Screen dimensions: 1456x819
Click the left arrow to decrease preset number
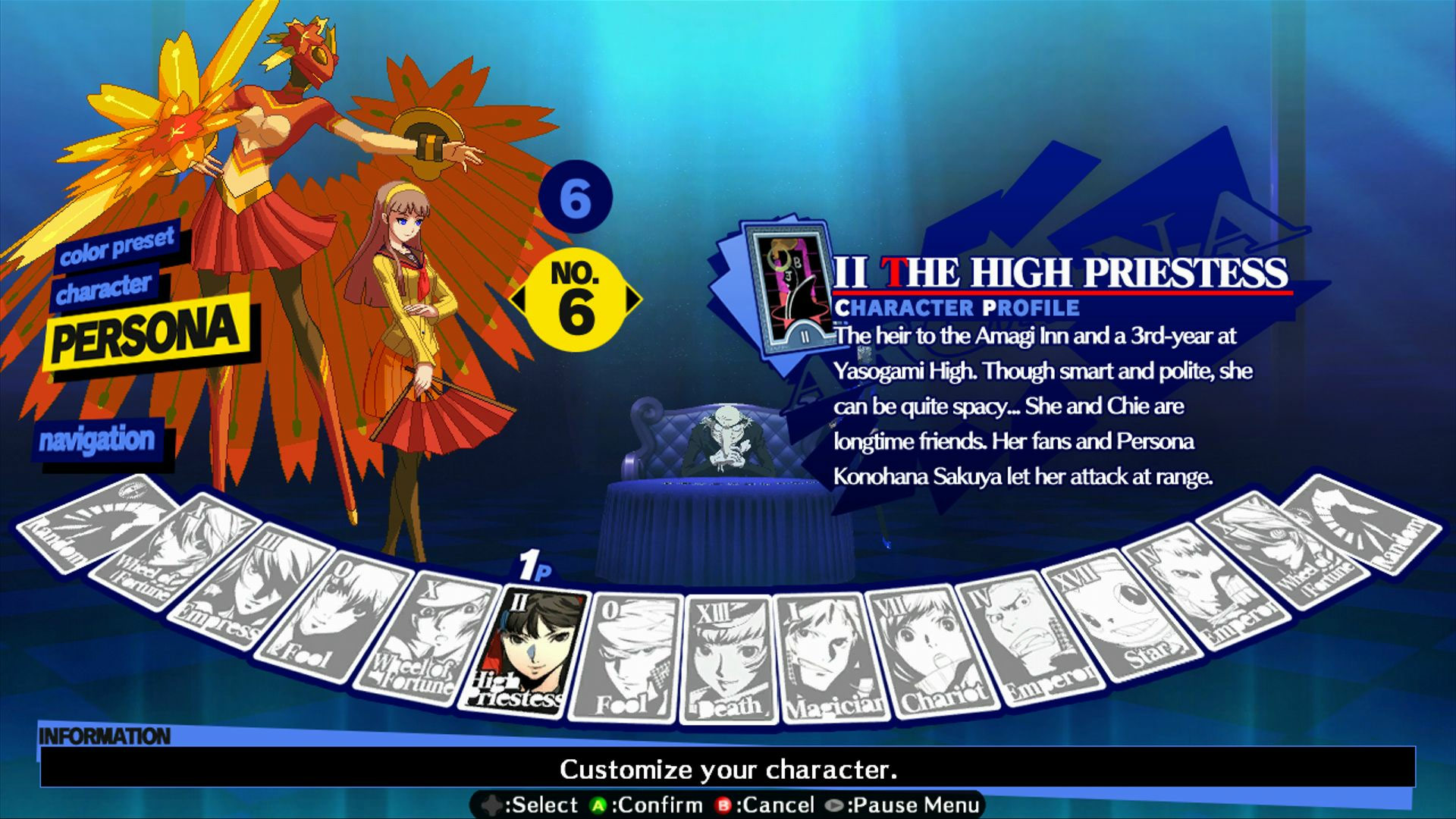click(x=520, y=300)
